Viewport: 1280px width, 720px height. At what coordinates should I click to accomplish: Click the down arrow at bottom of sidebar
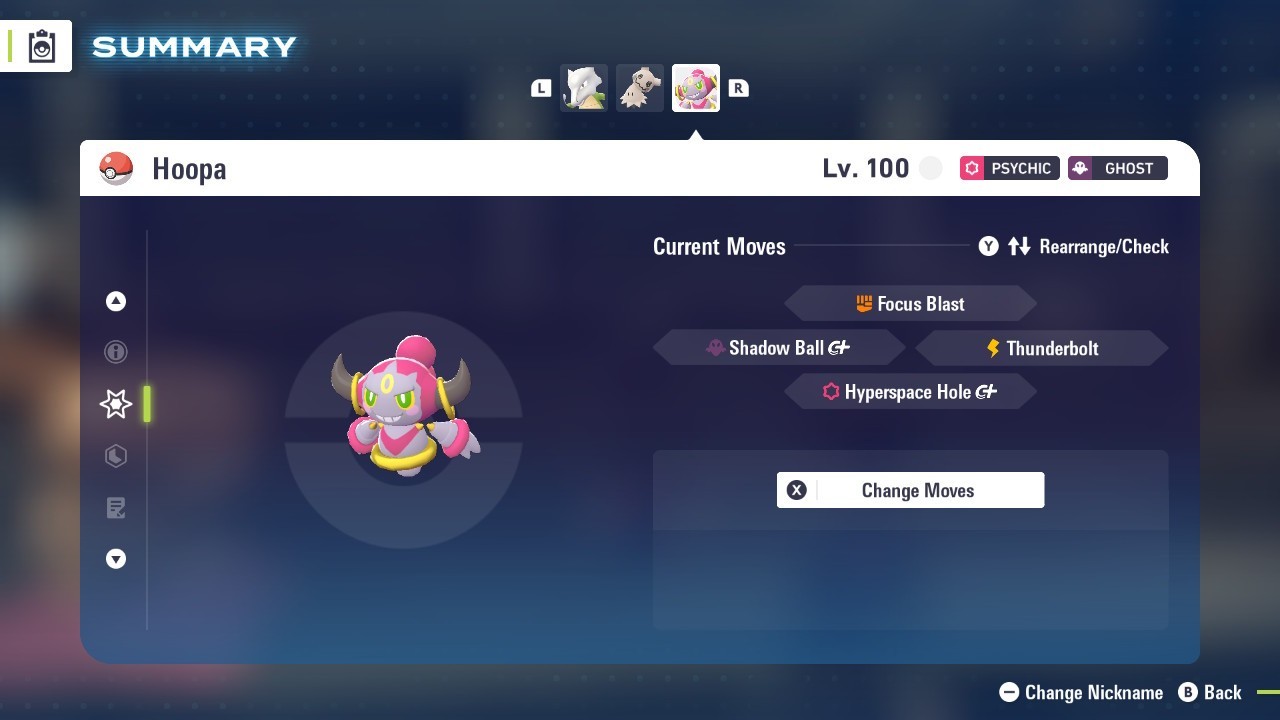[x=115, y=559]
